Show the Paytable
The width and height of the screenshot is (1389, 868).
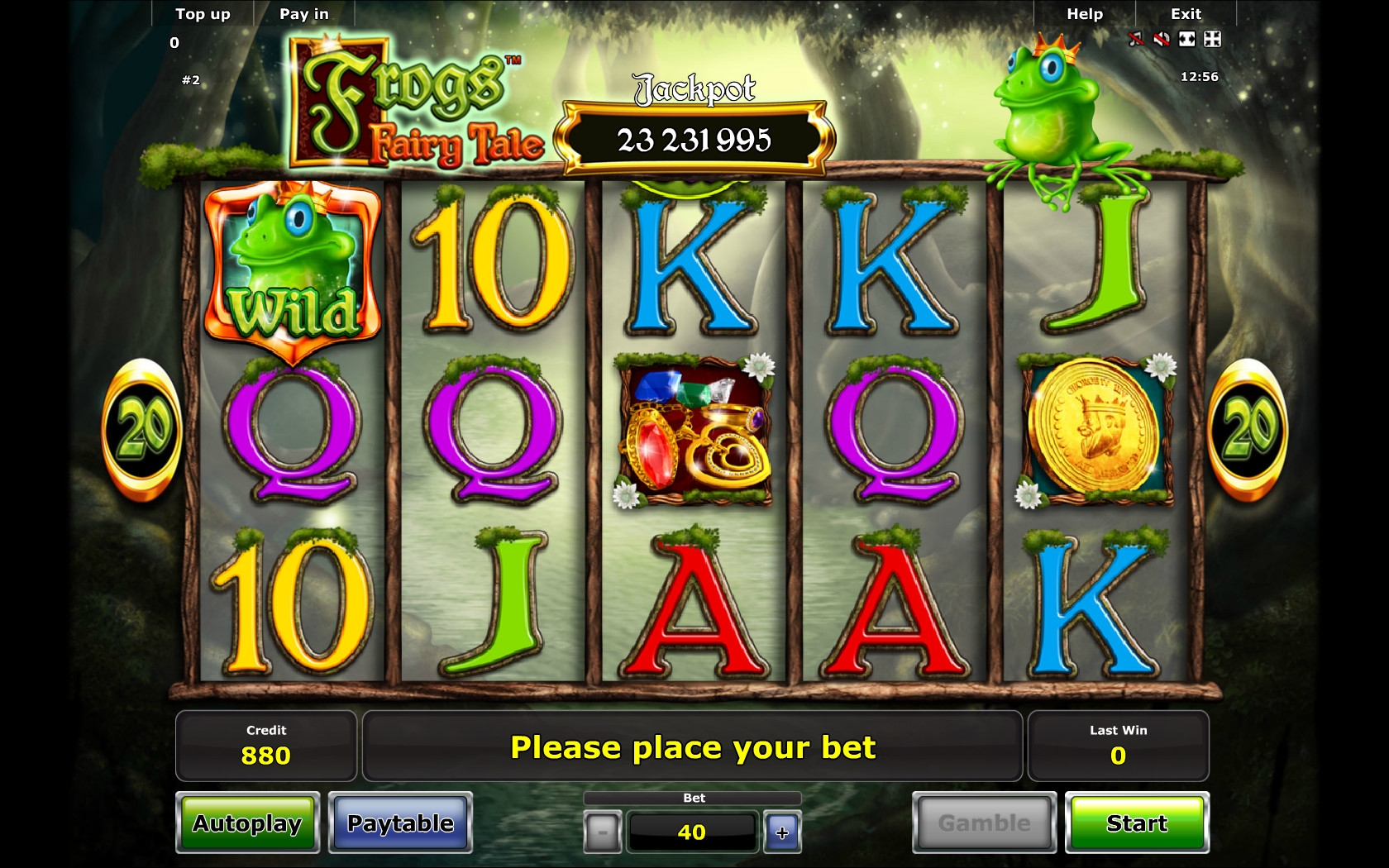coord(400,823)
